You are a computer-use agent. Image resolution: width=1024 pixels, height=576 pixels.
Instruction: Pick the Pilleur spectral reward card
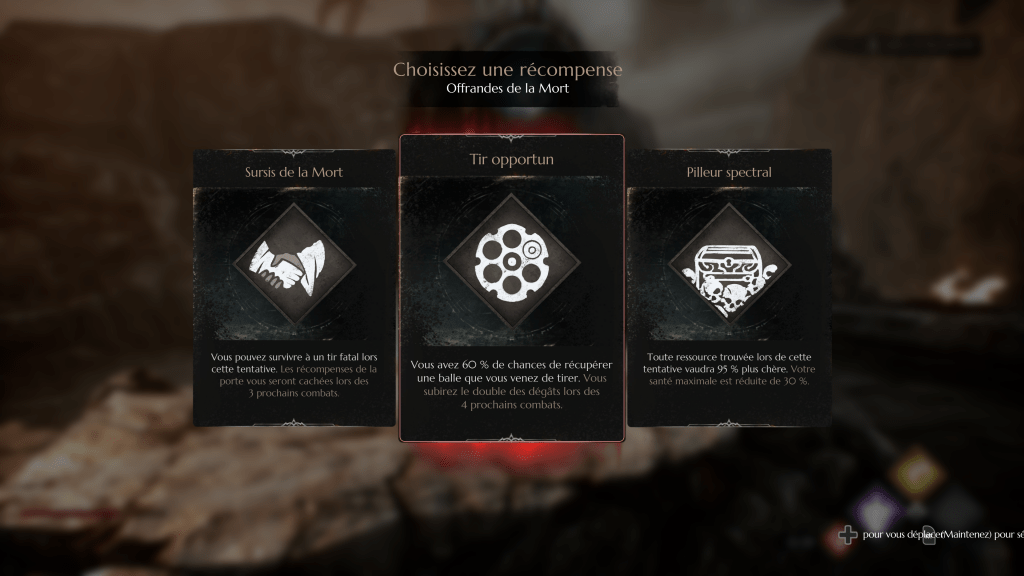point(729,287)
